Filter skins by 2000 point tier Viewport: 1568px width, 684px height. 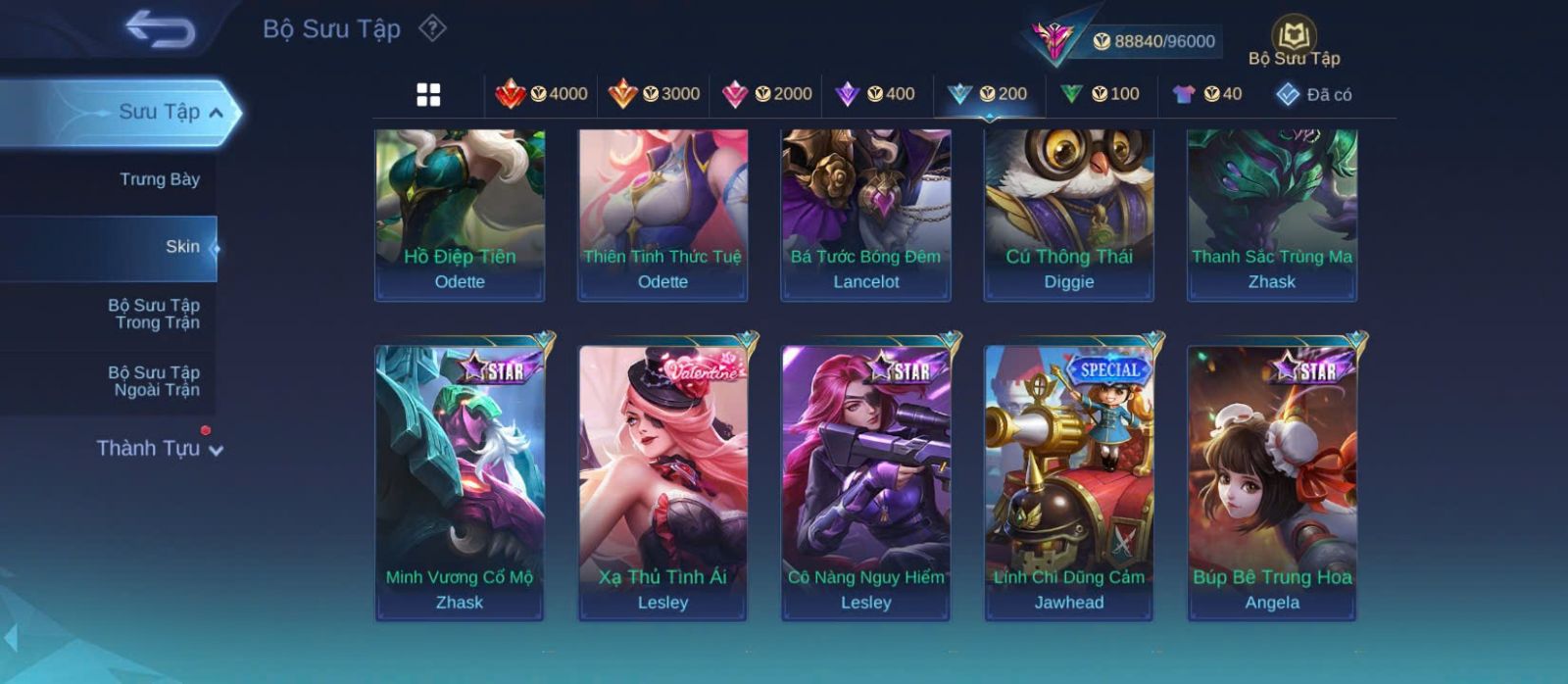click(x=766, y=94)
